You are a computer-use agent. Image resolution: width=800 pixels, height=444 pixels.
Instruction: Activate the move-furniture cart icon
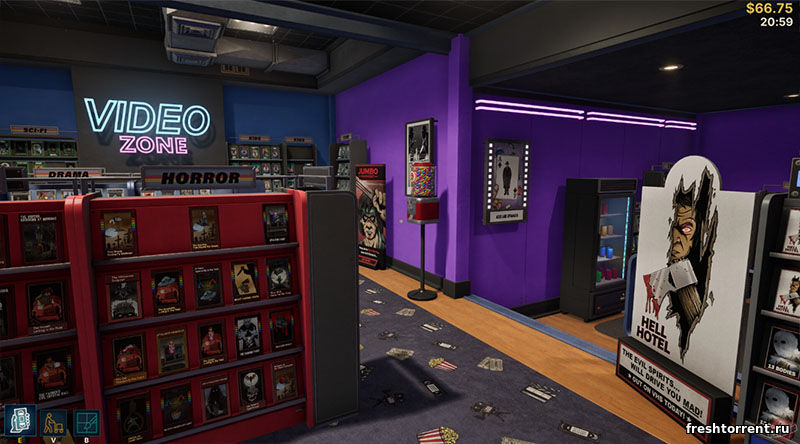53,423
